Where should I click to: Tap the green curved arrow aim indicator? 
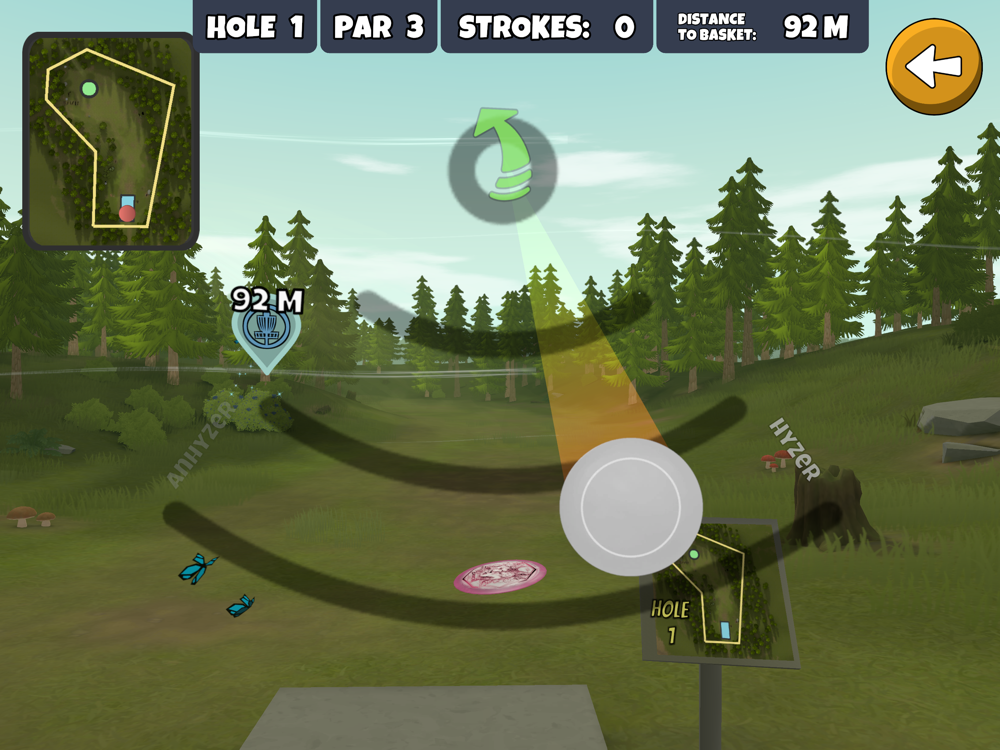point(502,160)
